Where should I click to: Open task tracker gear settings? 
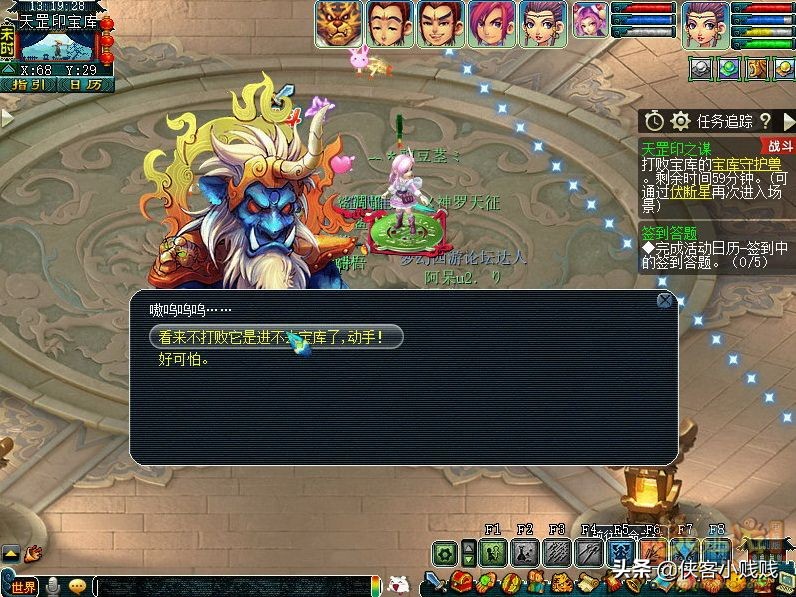coord(681,121)
